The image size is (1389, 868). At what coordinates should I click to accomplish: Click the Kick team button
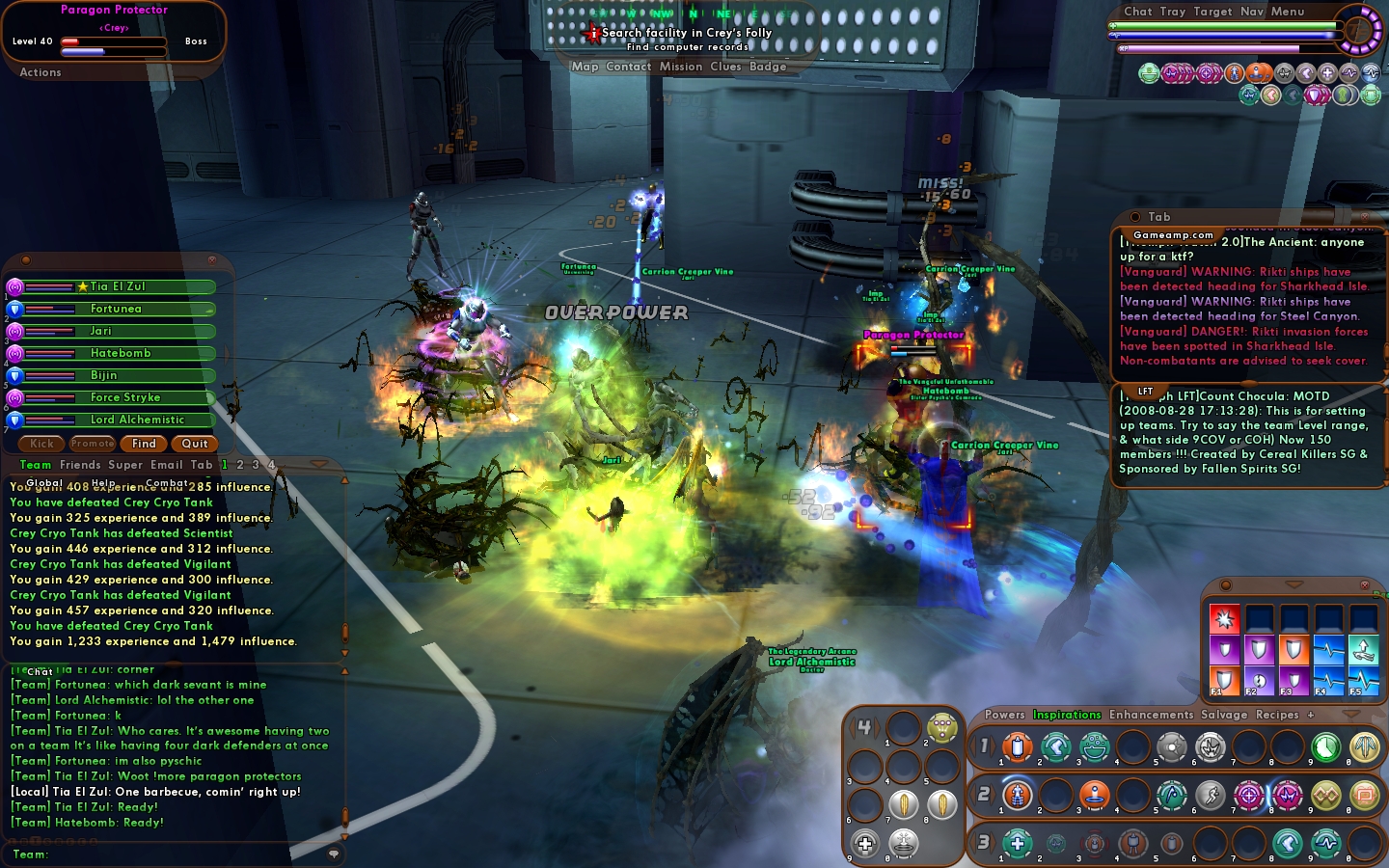pos(42,444)
